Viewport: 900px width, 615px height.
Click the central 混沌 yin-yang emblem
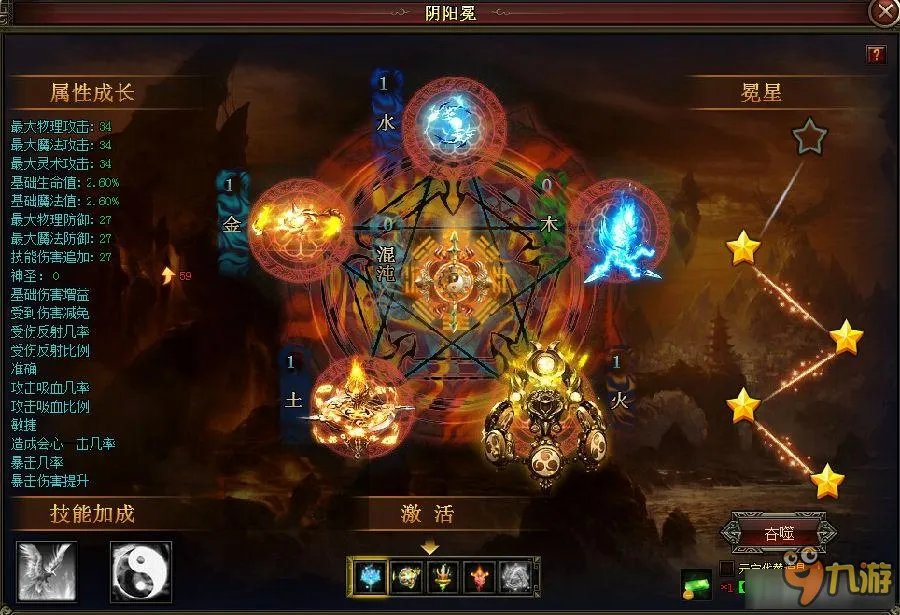click(452, 273)
